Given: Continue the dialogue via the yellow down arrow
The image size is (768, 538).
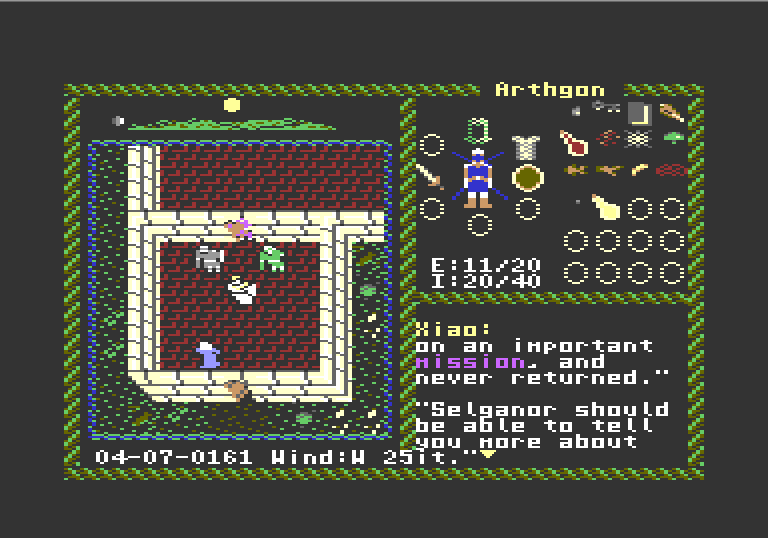Looking at the screenshot, I should pyautogui.click(x=489, y=455).
